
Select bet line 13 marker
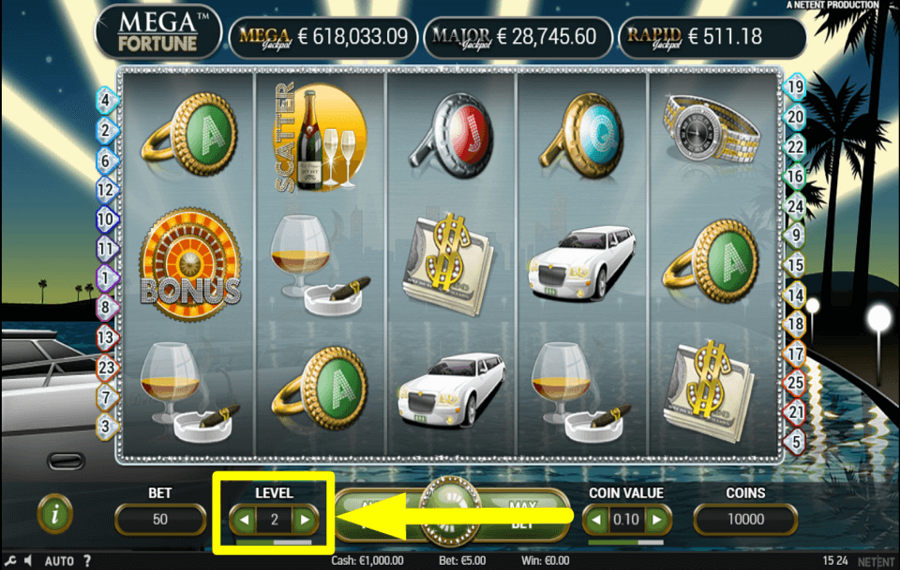click(105, 337)
